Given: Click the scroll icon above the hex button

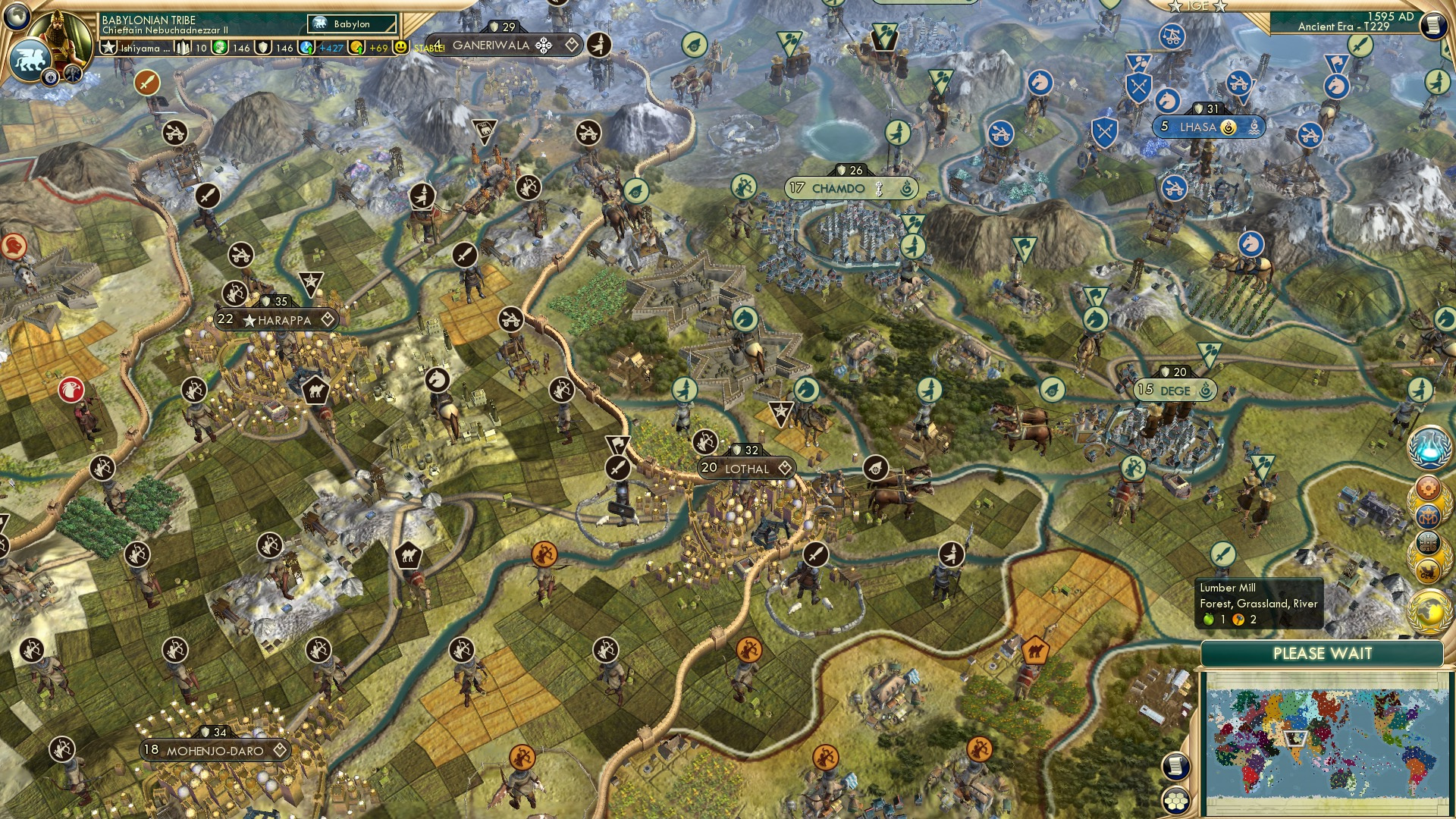Looking at the screenshot, I should coord(1175,766).
